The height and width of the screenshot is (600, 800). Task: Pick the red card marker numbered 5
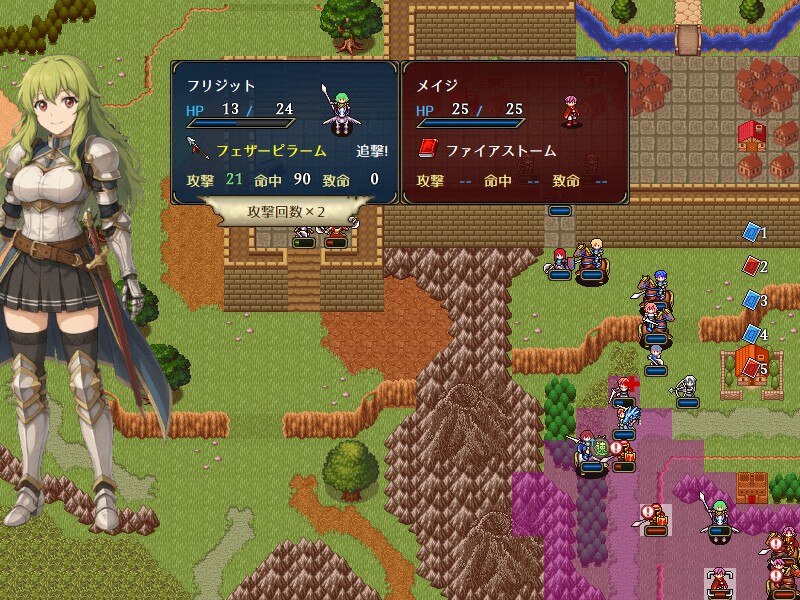(x=751, y=368)
